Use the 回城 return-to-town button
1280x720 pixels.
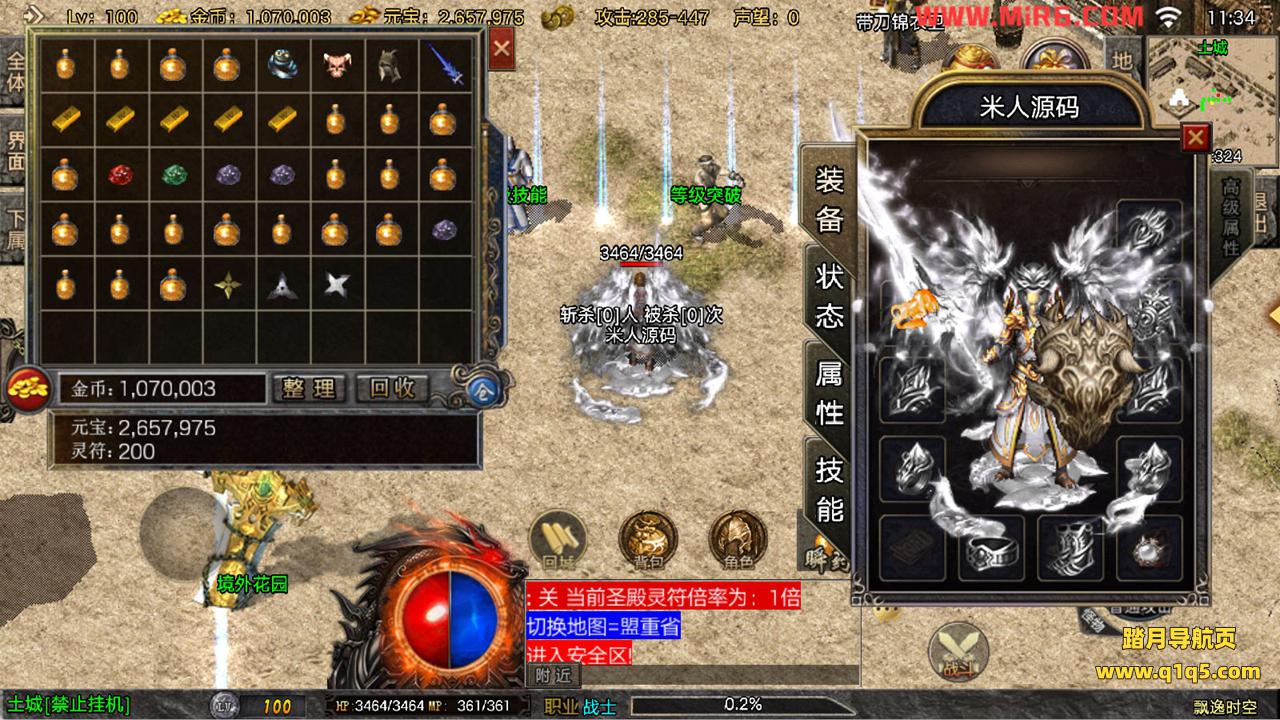pyautogui.click(x=557, y=540)
